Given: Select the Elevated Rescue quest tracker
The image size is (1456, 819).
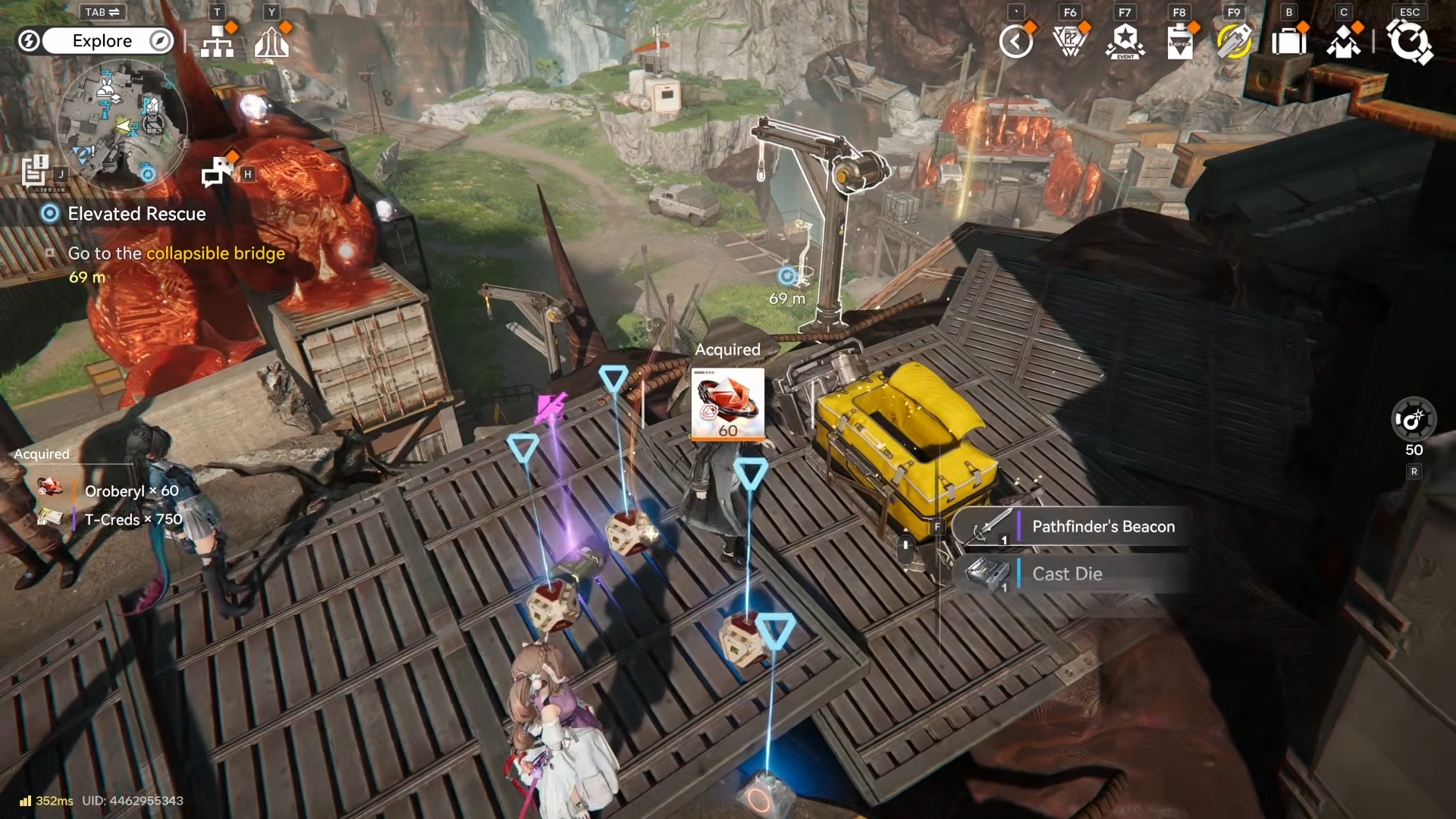Looking at the screenshot, I should point(136,214).
